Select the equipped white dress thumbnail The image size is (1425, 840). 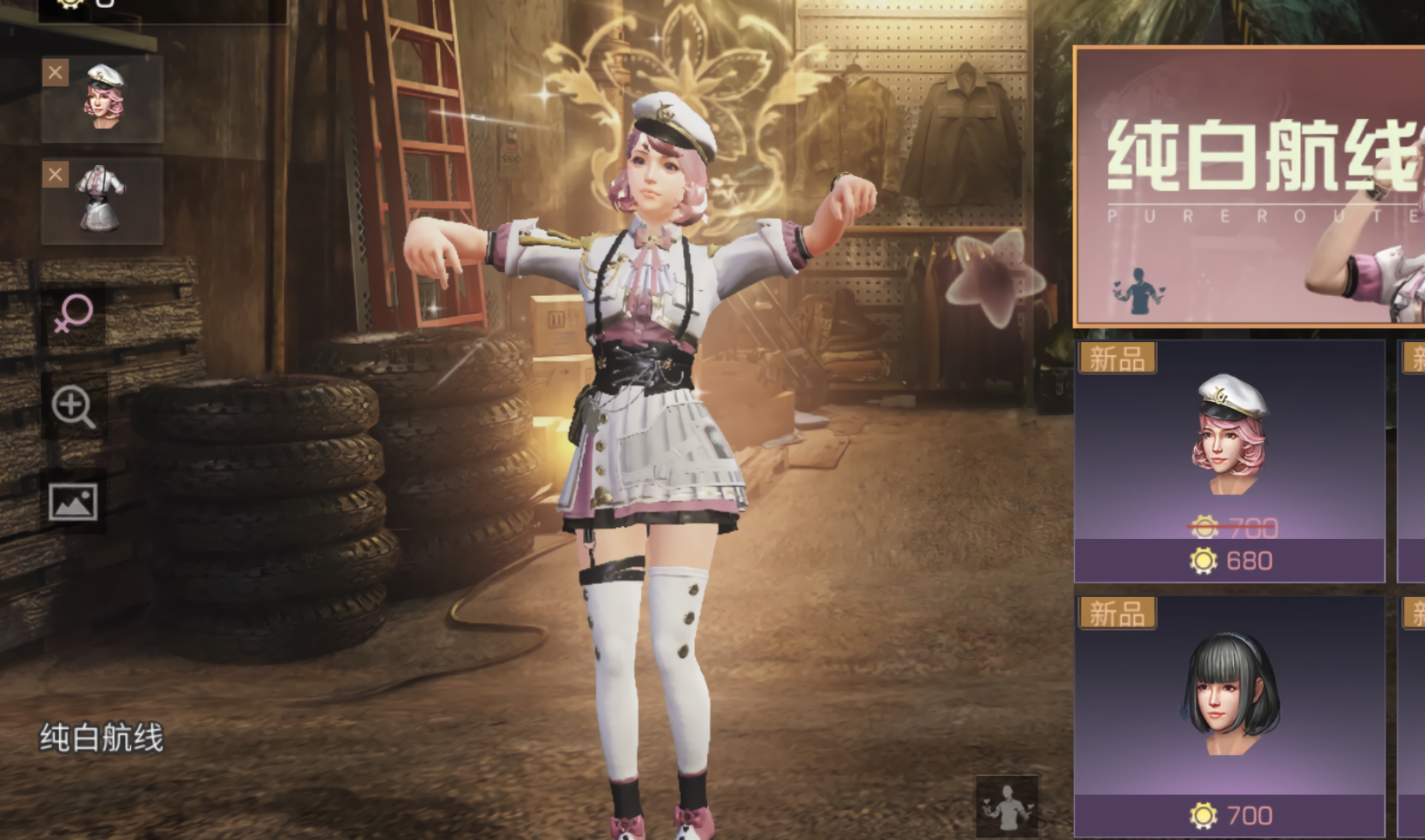[x=104, y=202]
